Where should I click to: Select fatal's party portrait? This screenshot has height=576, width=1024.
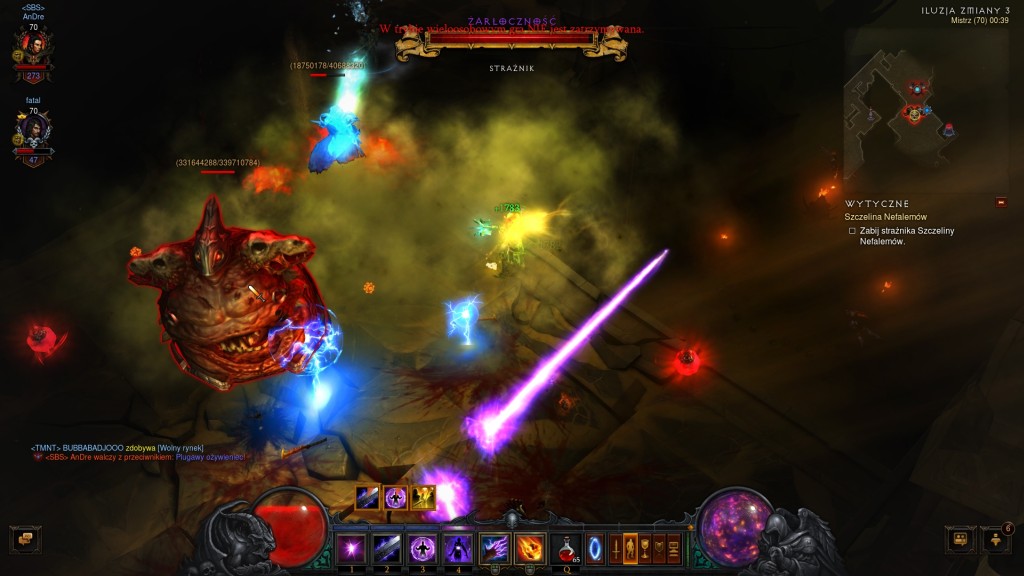[33, 133]
